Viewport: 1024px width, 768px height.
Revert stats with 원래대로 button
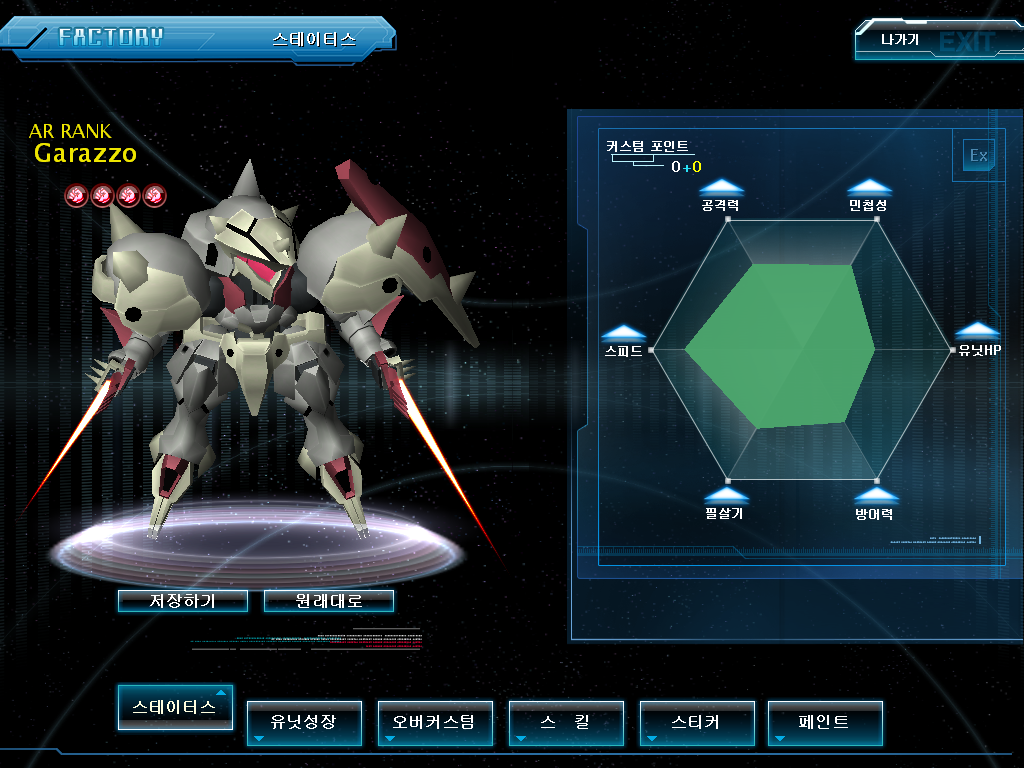[x=328, y=601]
